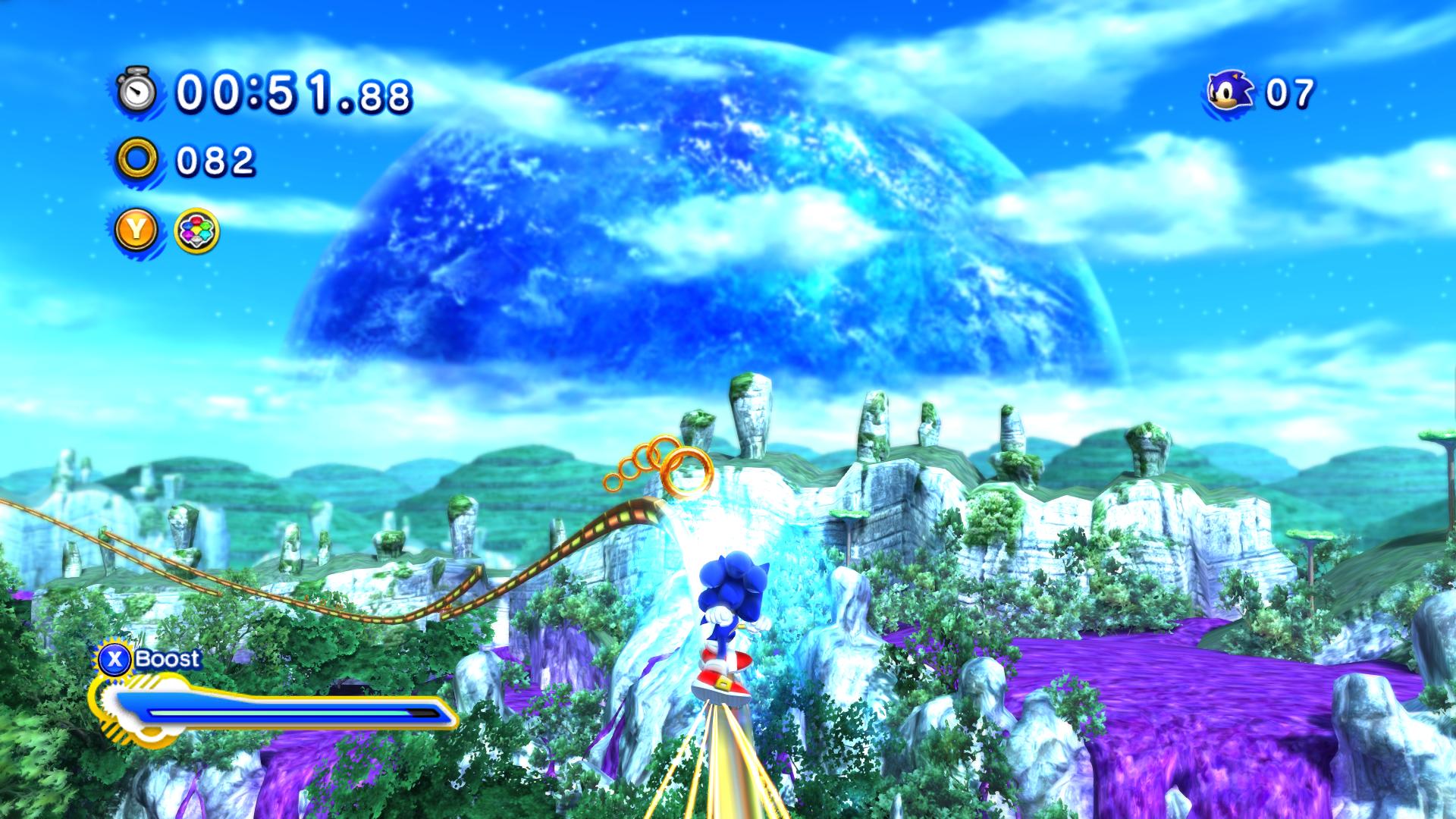Select the golden ring counter icon
Viewport: 1456px width, 819px height.
click(136, 159)
